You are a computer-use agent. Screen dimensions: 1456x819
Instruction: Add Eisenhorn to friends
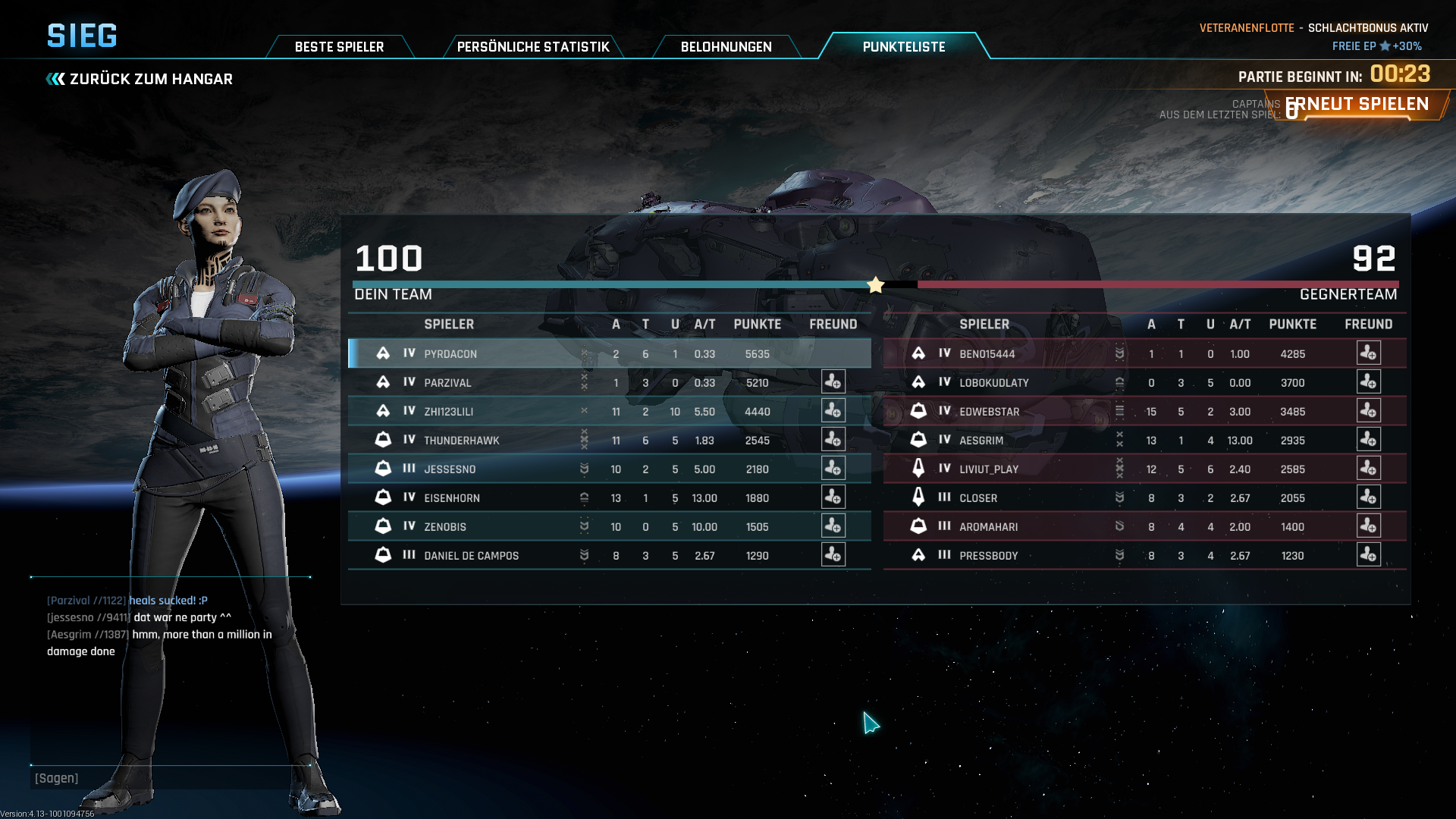coord(833,497)
